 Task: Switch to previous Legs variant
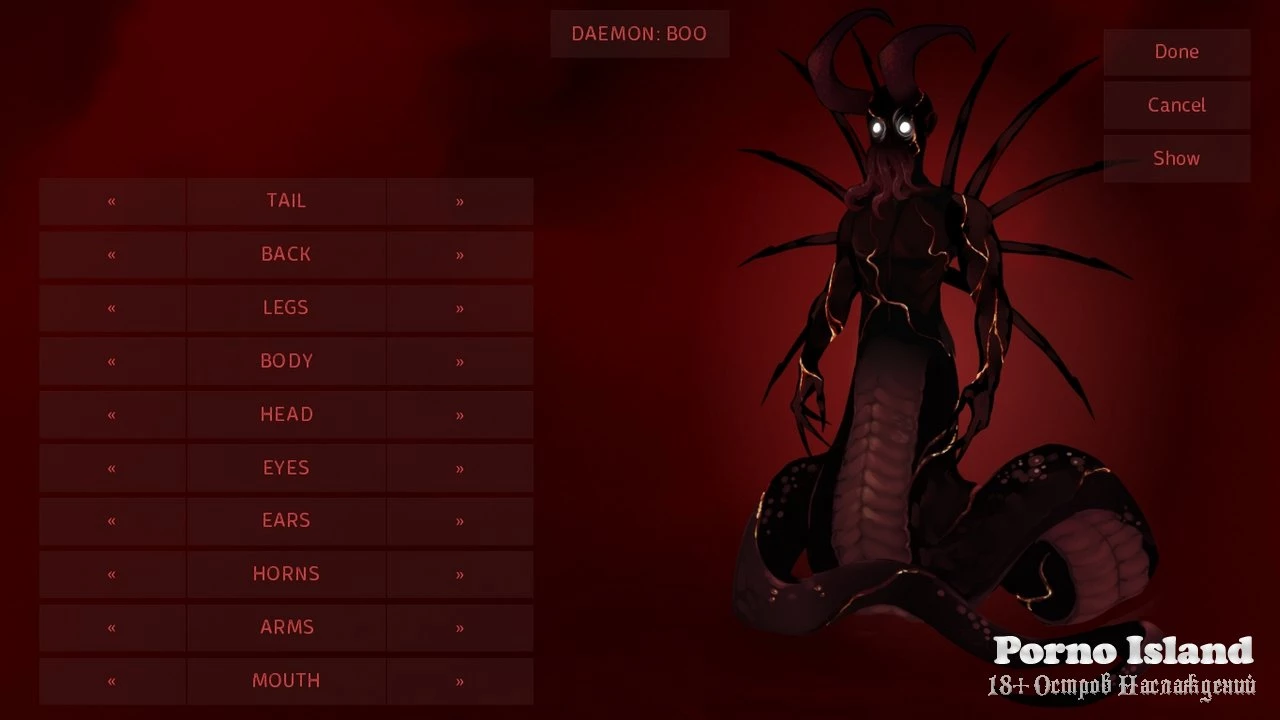[112, 308]
